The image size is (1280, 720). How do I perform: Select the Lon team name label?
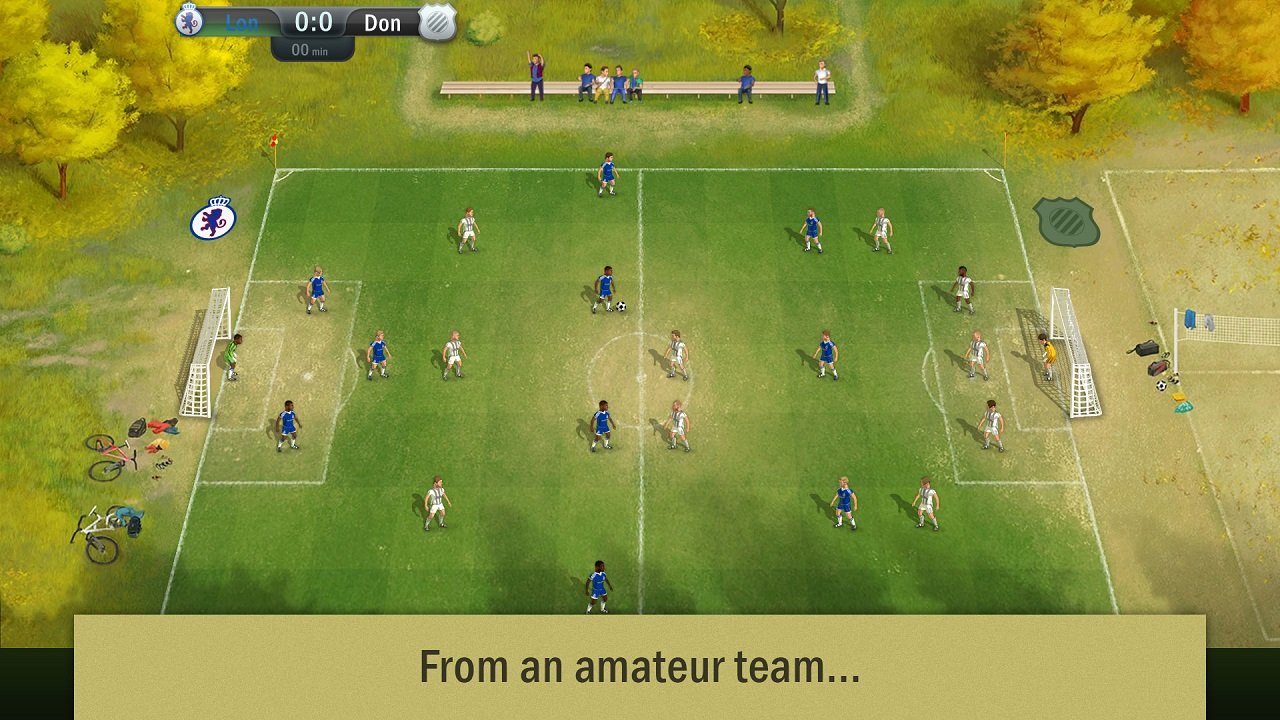click(242, 22)
